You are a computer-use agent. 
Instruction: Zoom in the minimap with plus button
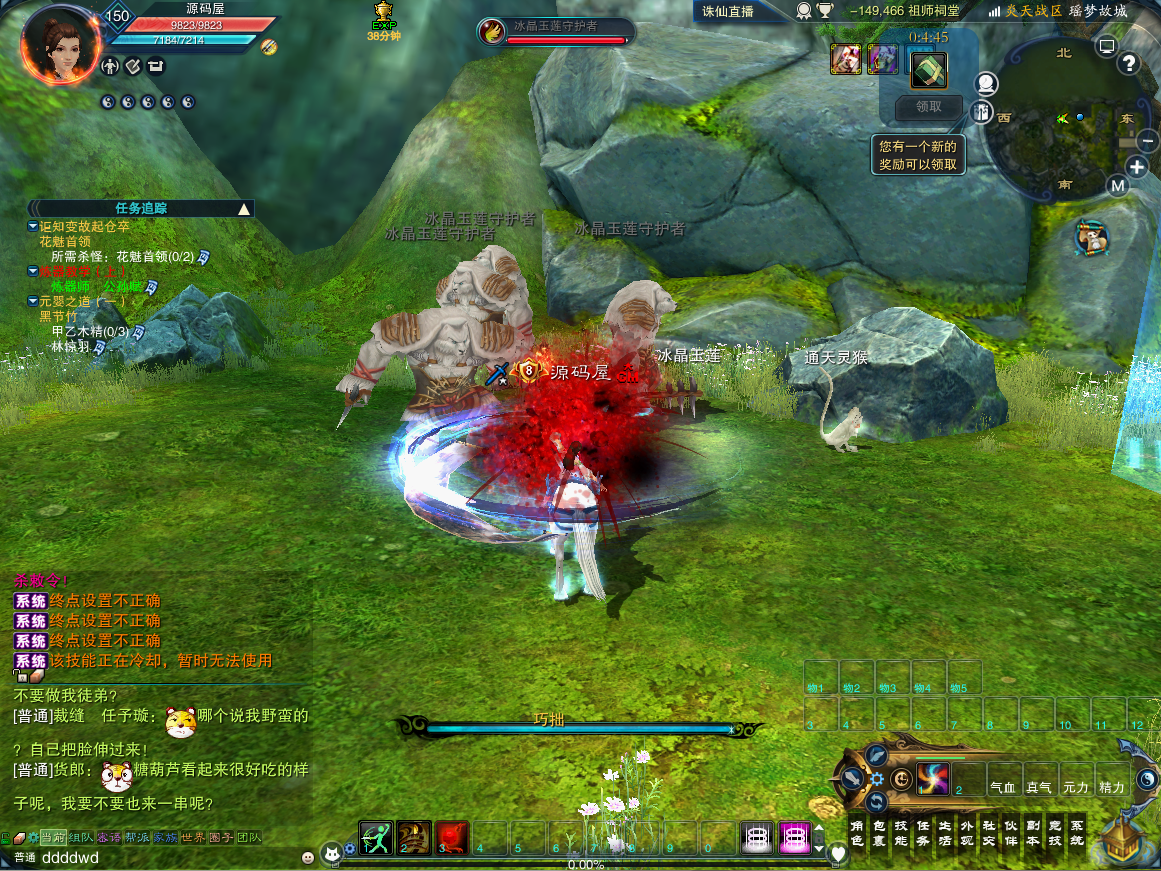[x=1137, y=167]
